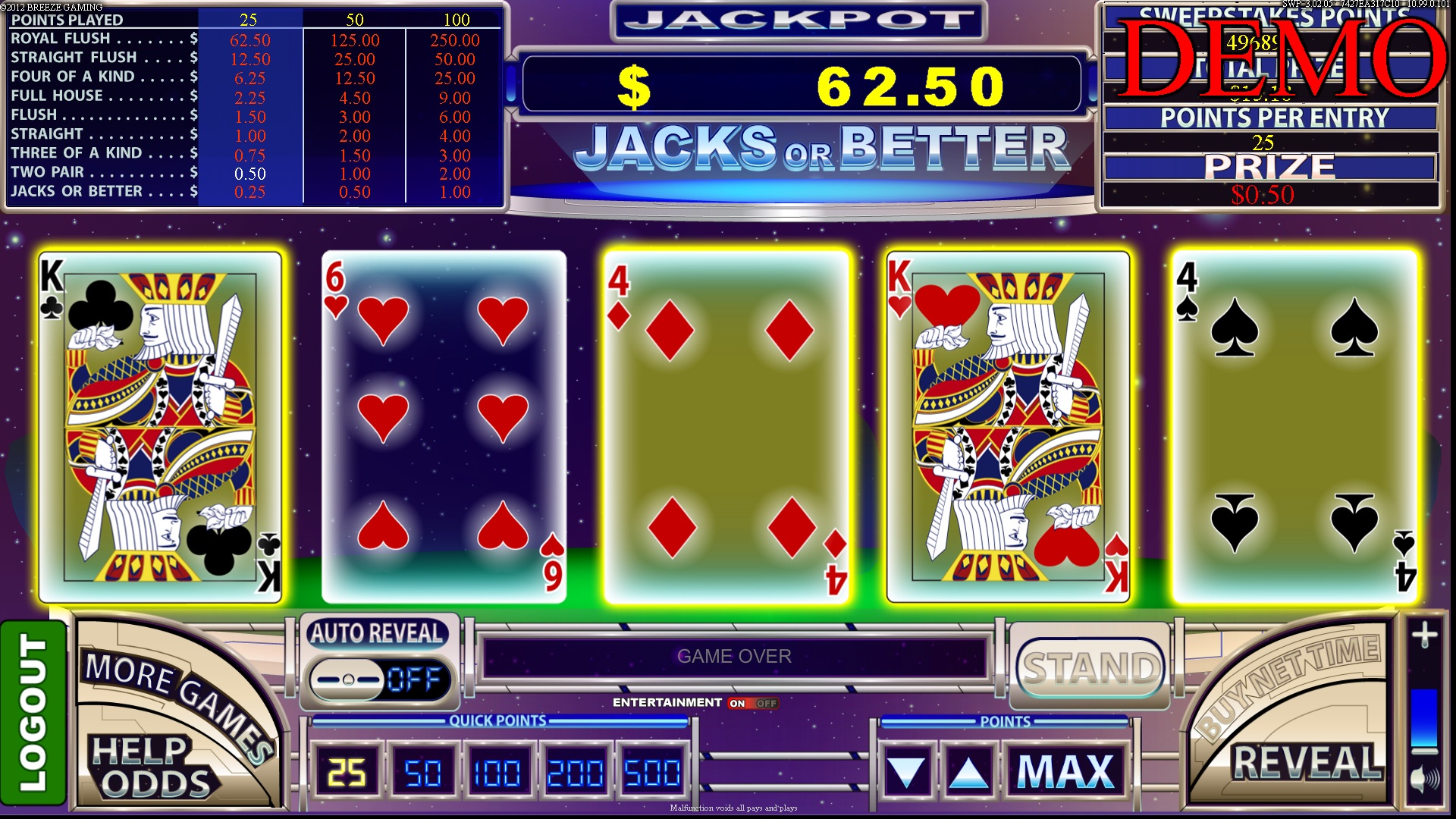Click the down arrow to decrease points
Screen dimensions: 1456x819
coord(909,770)
